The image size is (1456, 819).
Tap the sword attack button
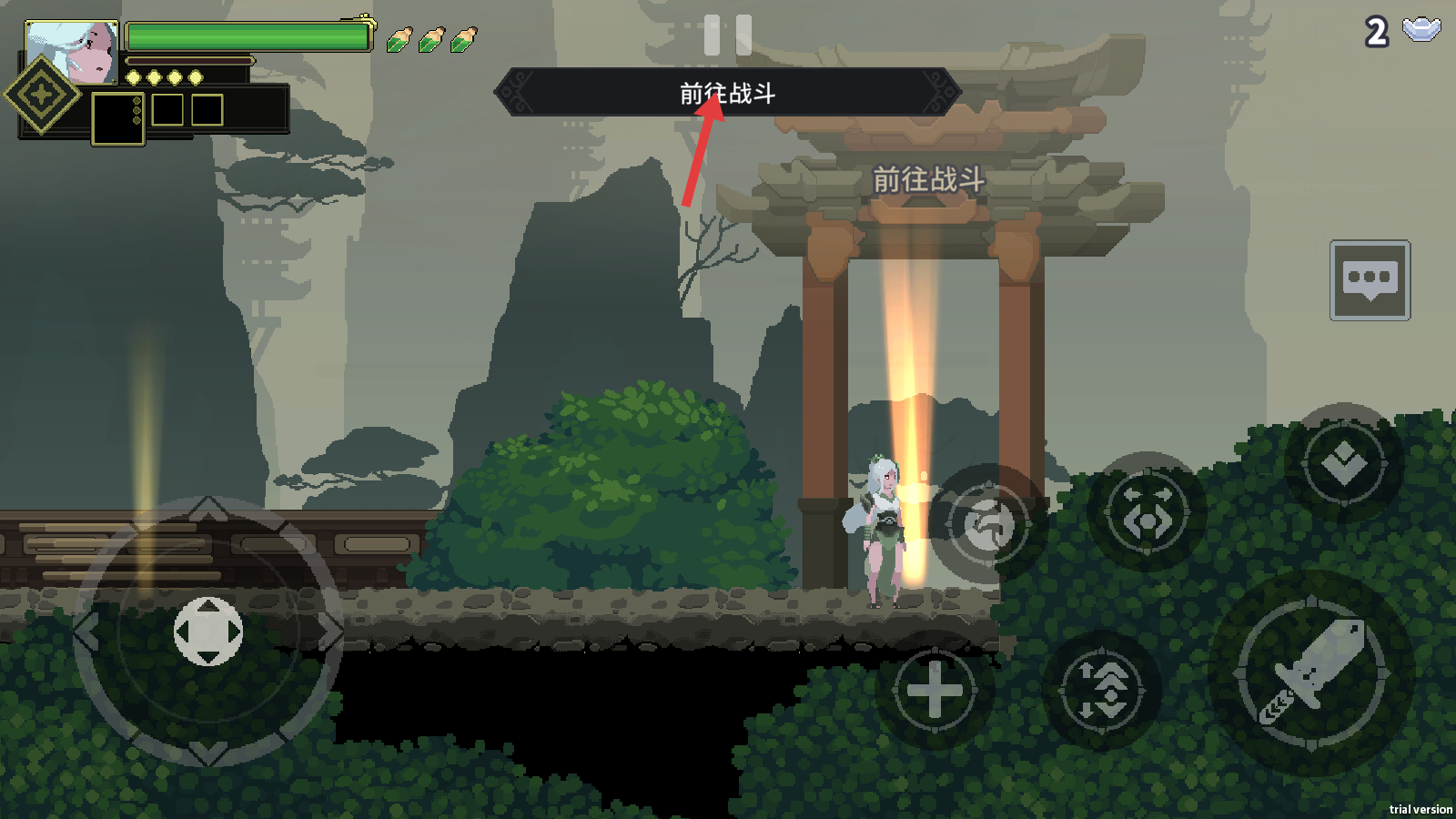click(x=1312, y=673)
